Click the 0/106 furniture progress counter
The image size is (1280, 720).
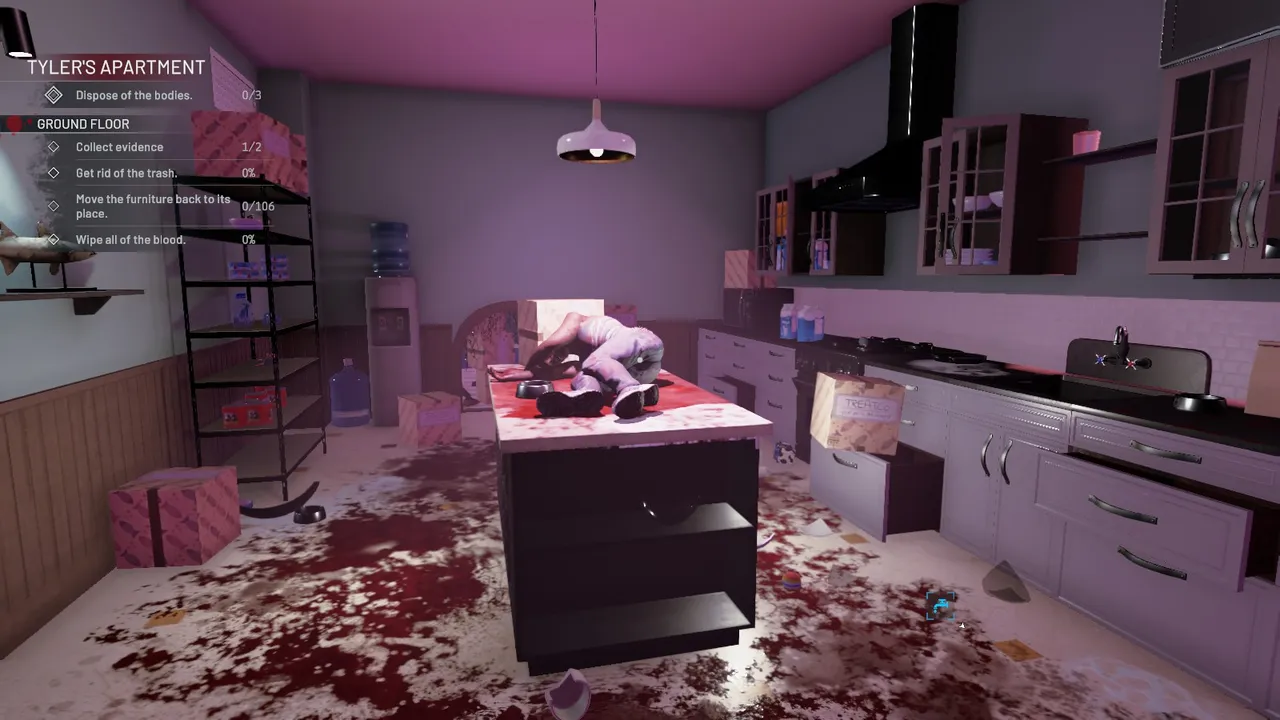260,206
